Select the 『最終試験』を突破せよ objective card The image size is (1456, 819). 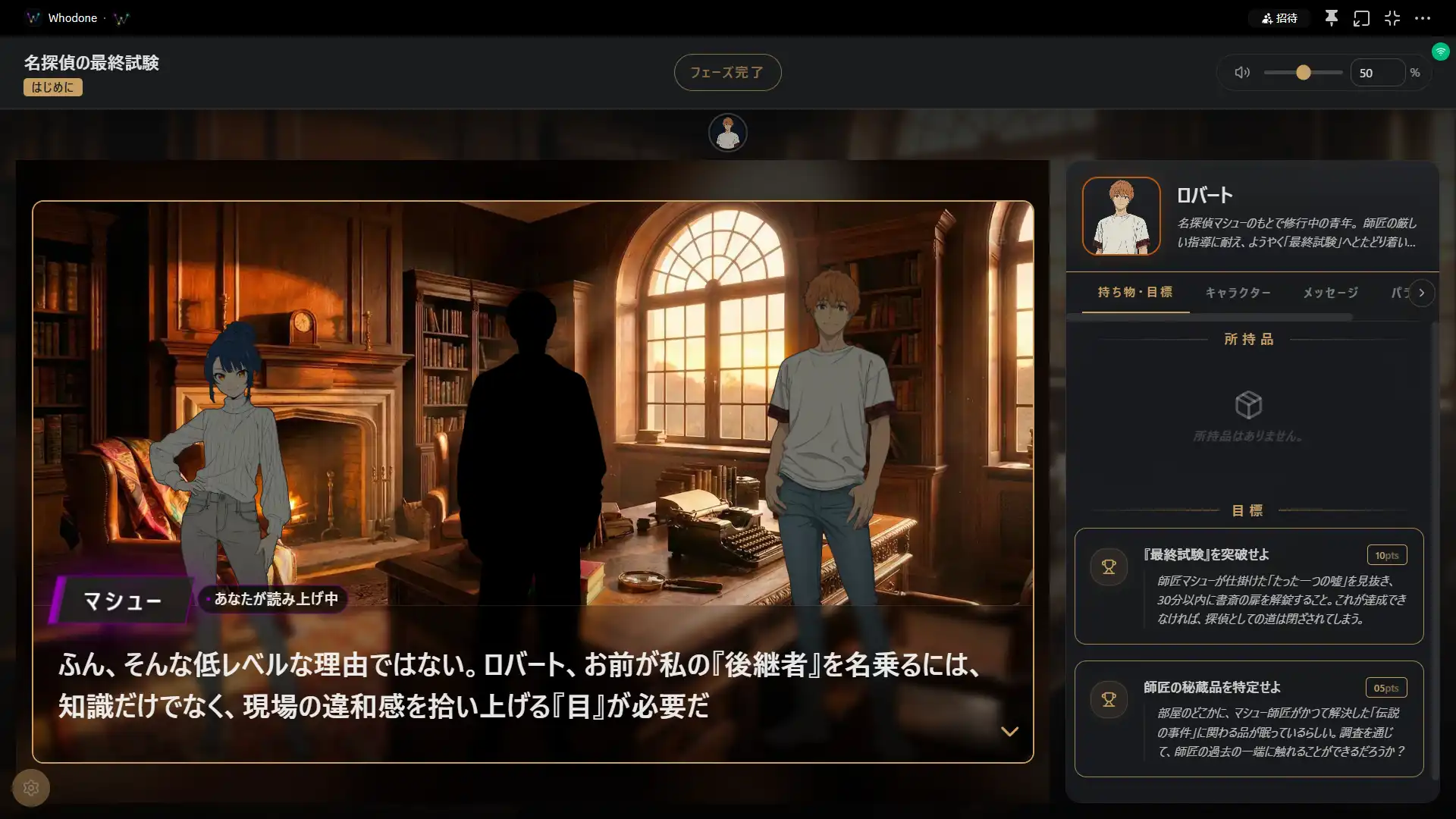pos(1248,586)
